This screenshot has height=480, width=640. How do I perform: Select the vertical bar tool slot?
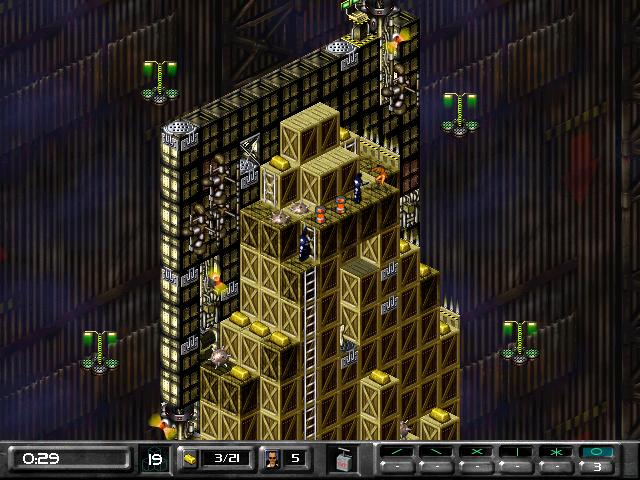[517, 452]
